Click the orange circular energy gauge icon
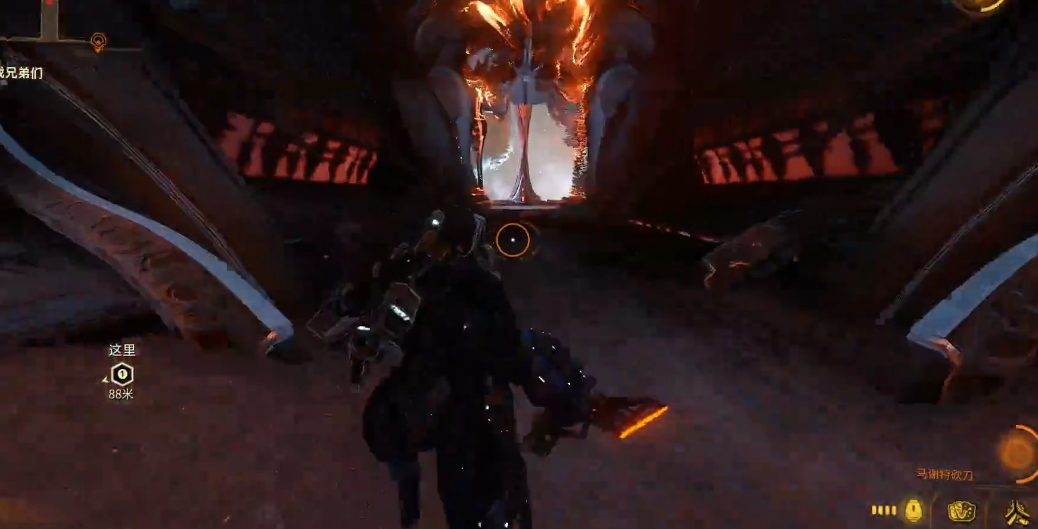Viewport: 1038px width, 529px height. click(x=1017, y=453)
